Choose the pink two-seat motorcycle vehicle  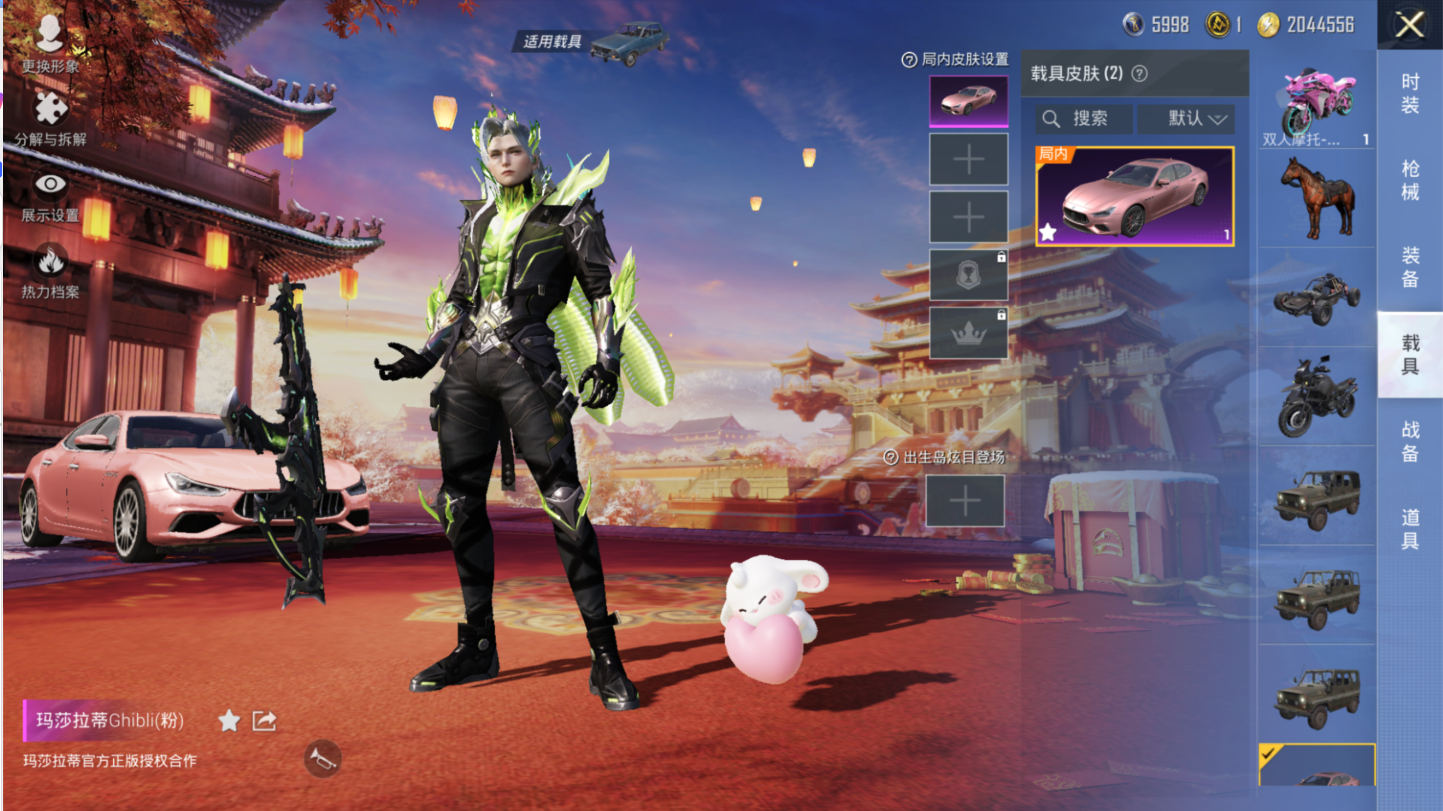[x=1316, y=98]
